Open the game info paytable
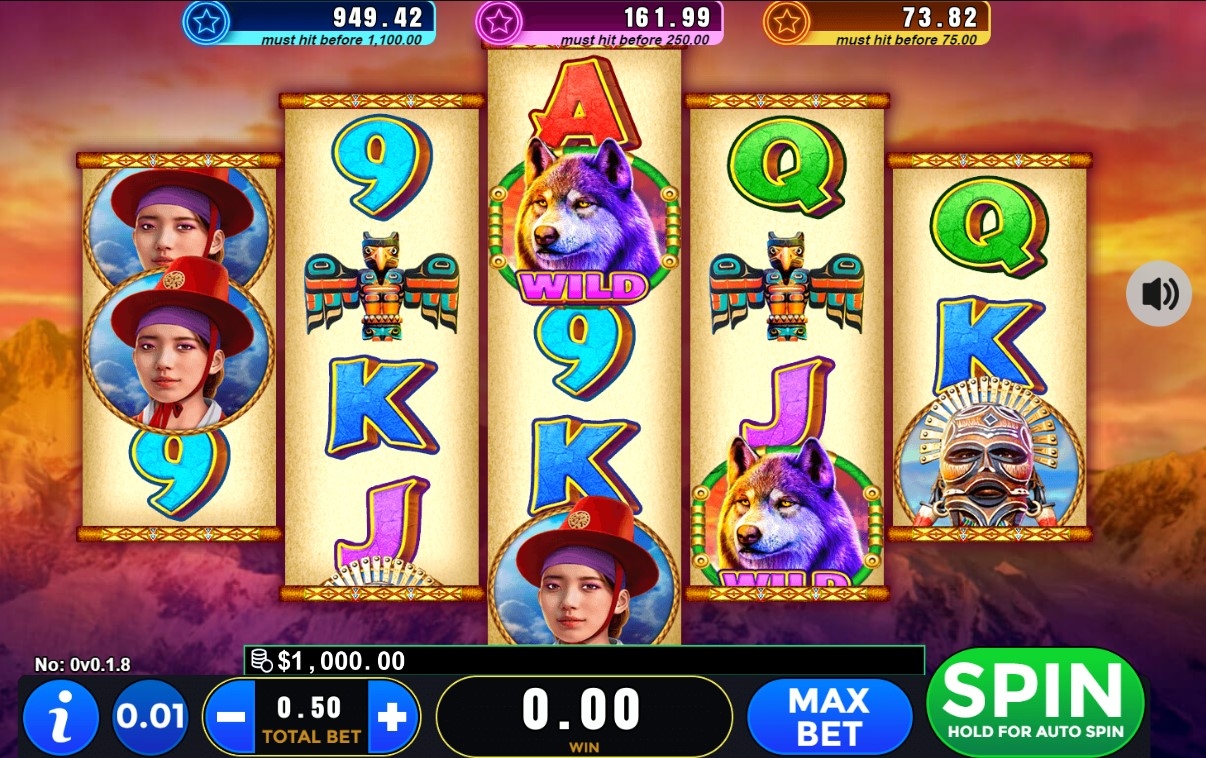The height and width of the screenshot is (758, 1206). 60,717
